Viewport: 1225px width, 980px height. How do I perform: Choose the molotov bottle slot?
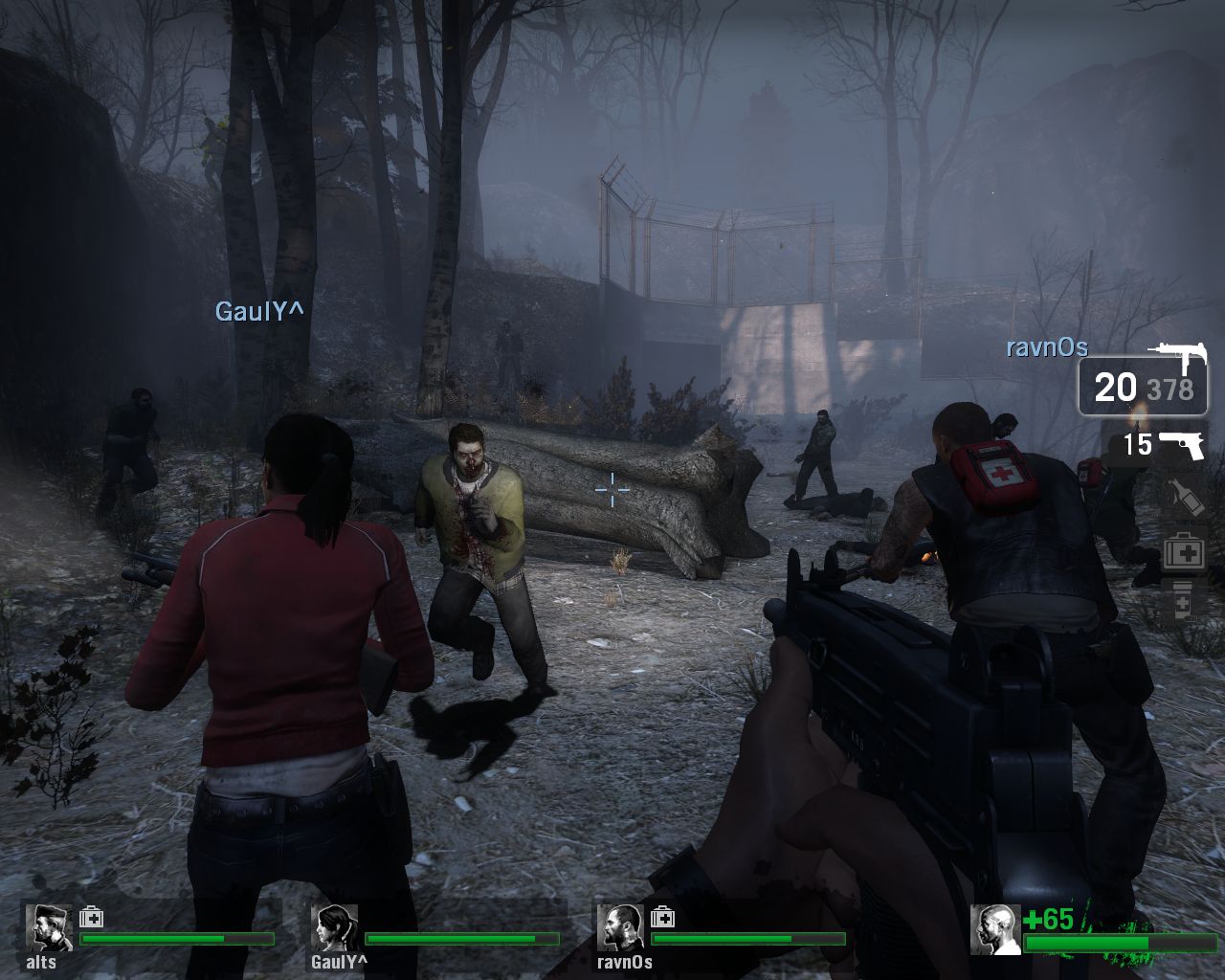pos(1183,498)
